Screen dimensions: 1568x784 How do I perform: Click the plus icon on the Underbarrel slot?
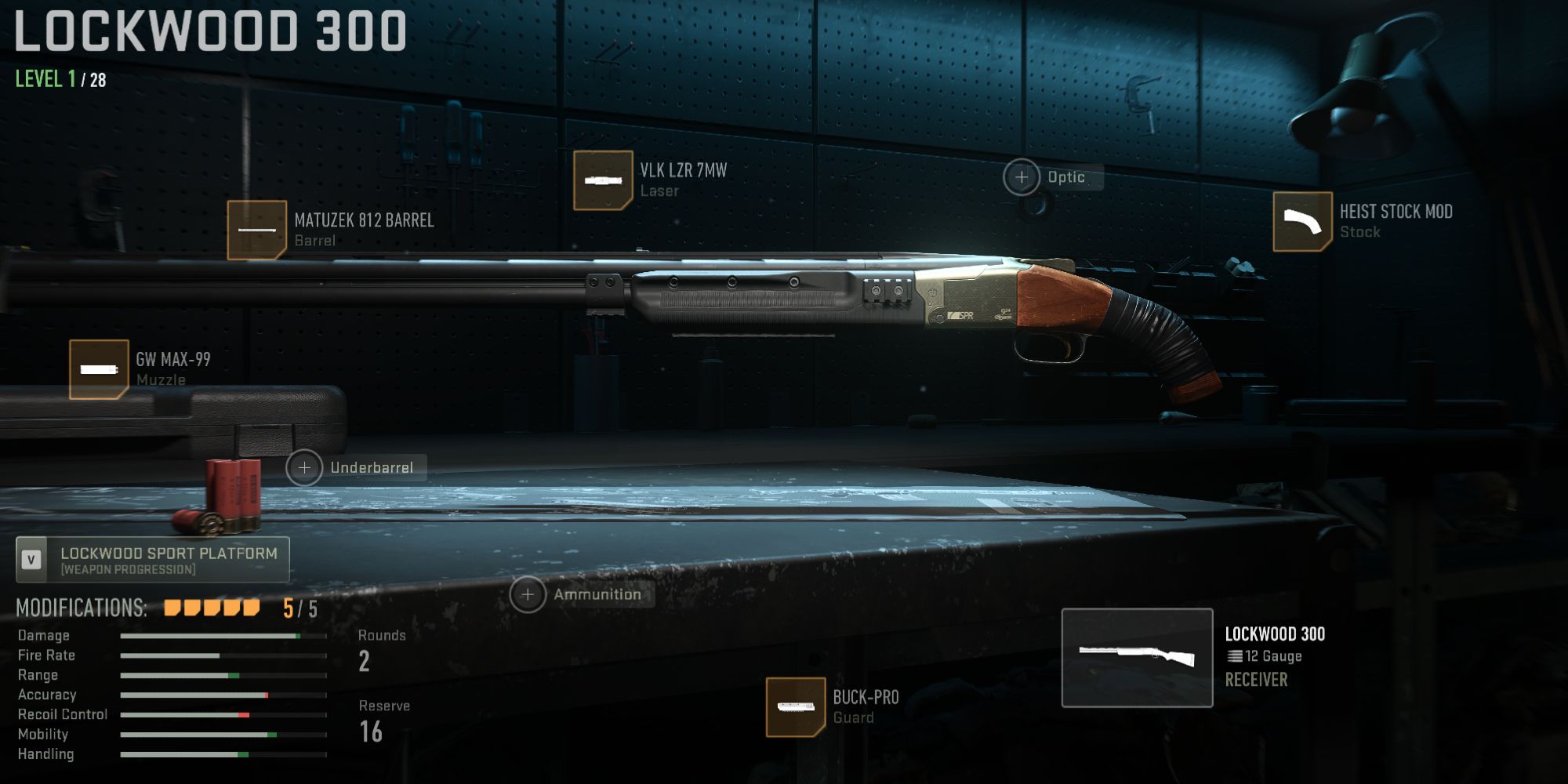(304, 467)
